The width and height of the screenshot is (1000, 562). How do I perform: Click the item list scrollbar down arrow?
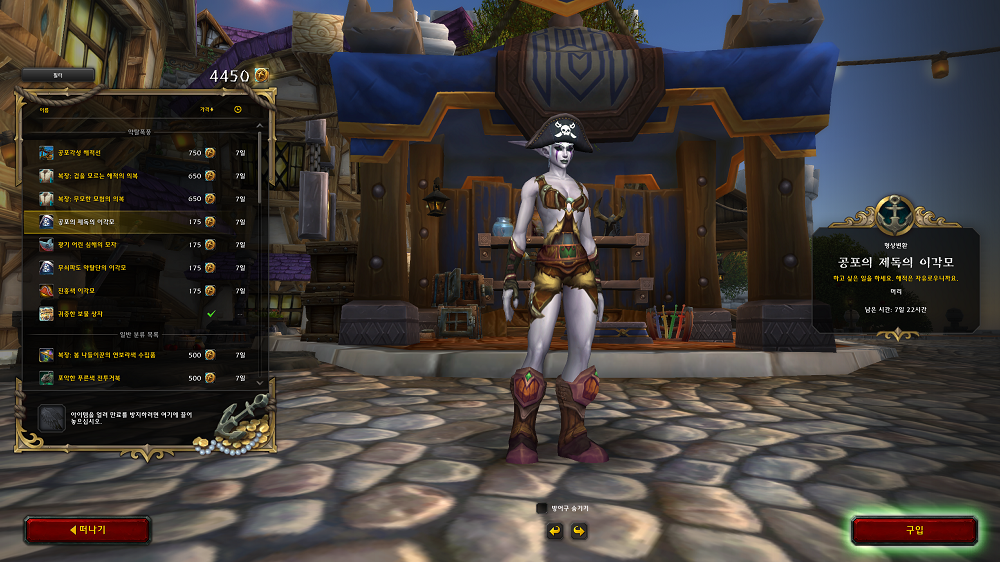click(261, 382)
